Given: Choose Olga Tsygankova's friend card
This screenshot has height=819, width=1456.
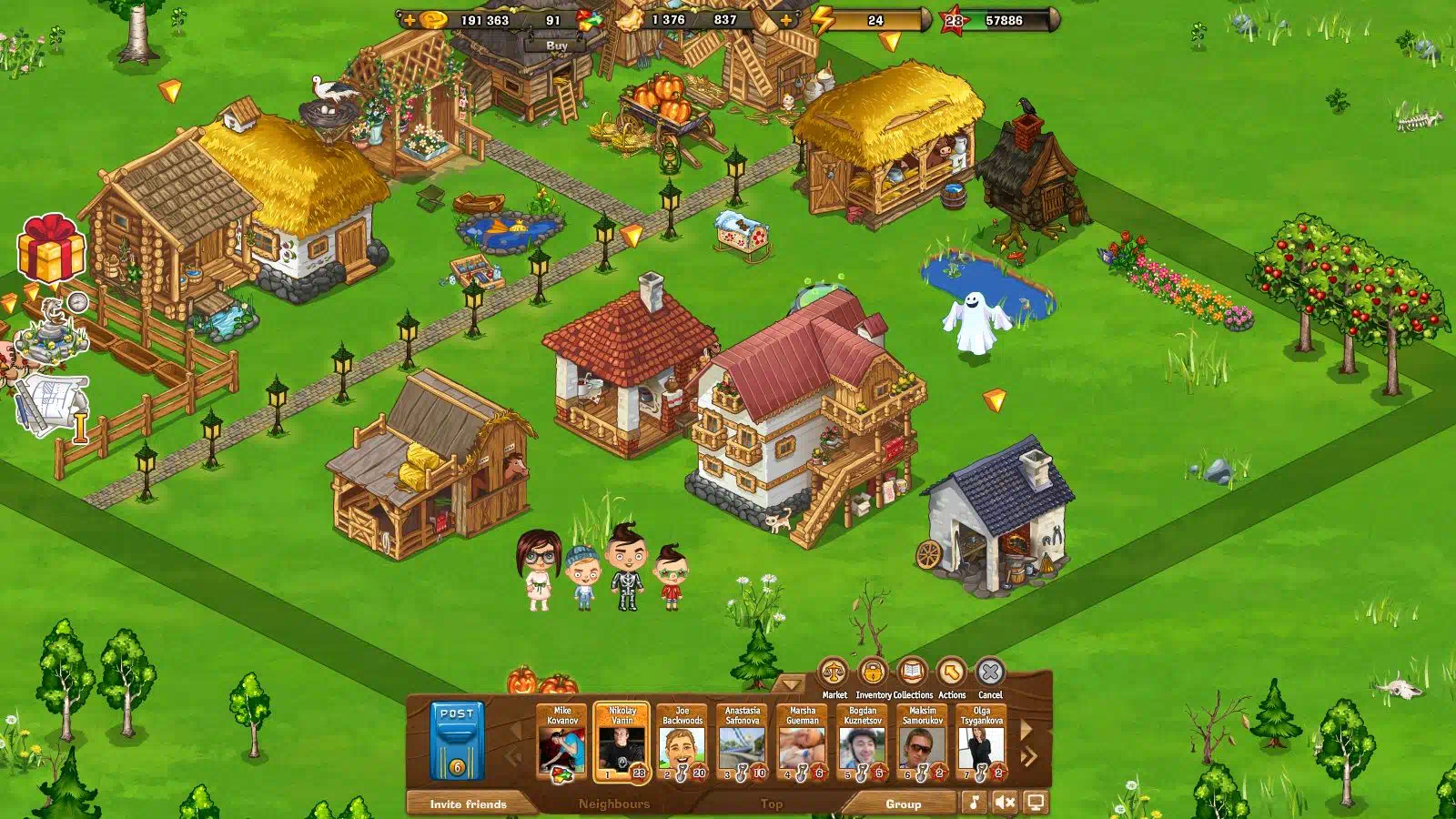Looking at the screenshot, I should pyautogui.click(x=981, y=743).
